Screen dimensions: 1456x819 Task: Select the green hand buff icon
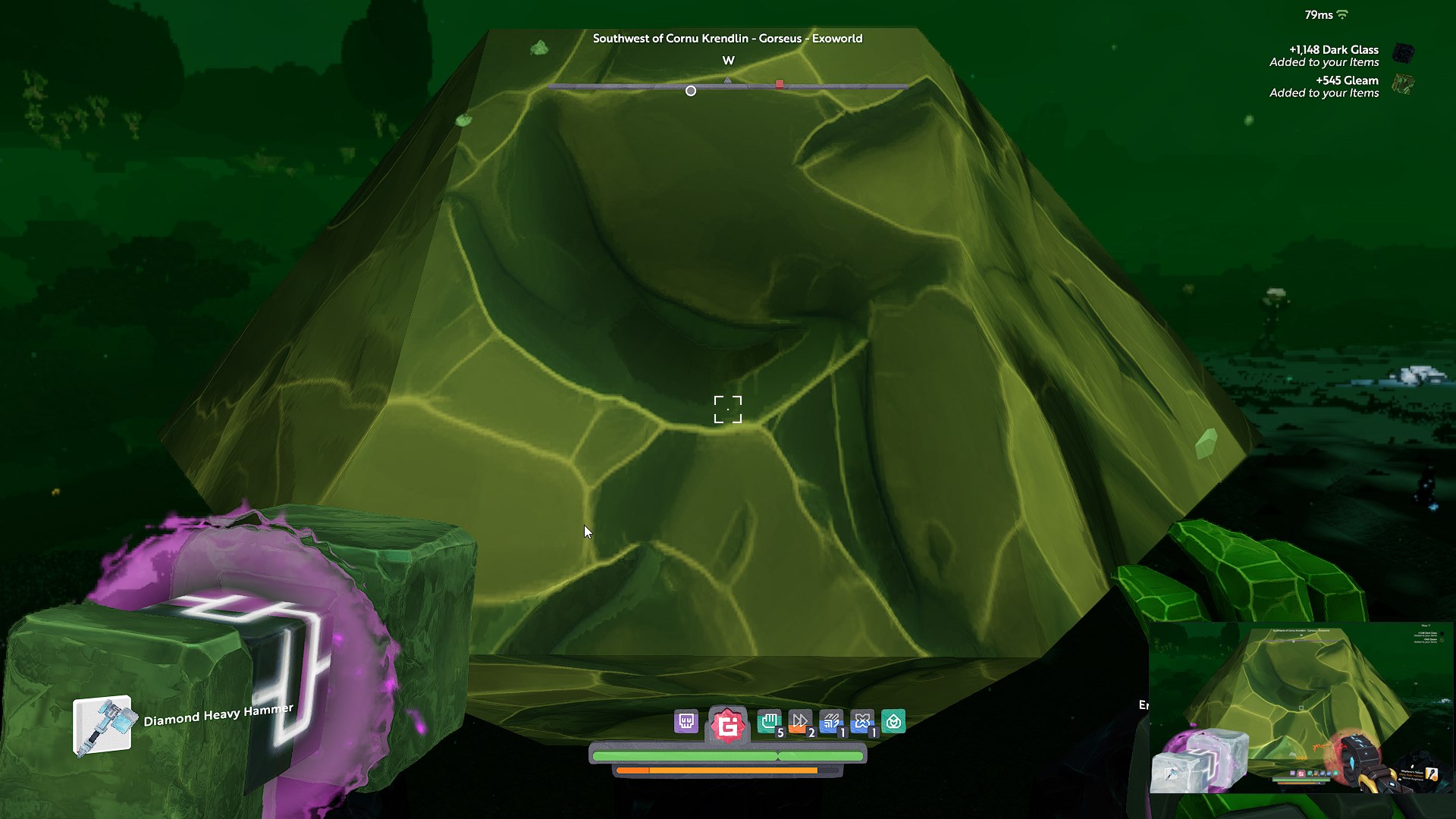(x=770, y=721)
